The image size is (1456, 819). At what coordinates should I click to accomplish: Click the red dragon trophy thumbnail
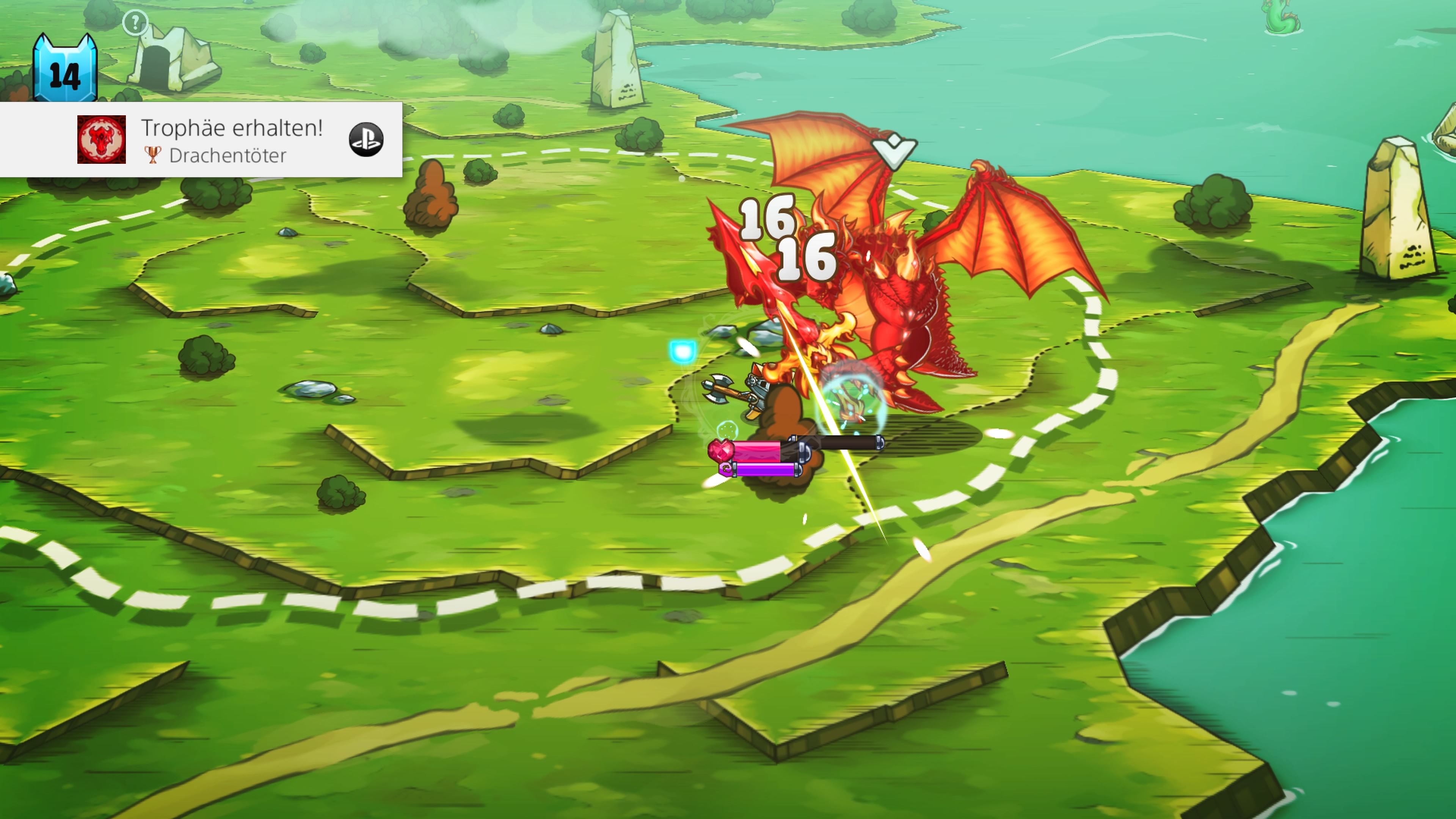pyautogui.click(x=102, y=140)
